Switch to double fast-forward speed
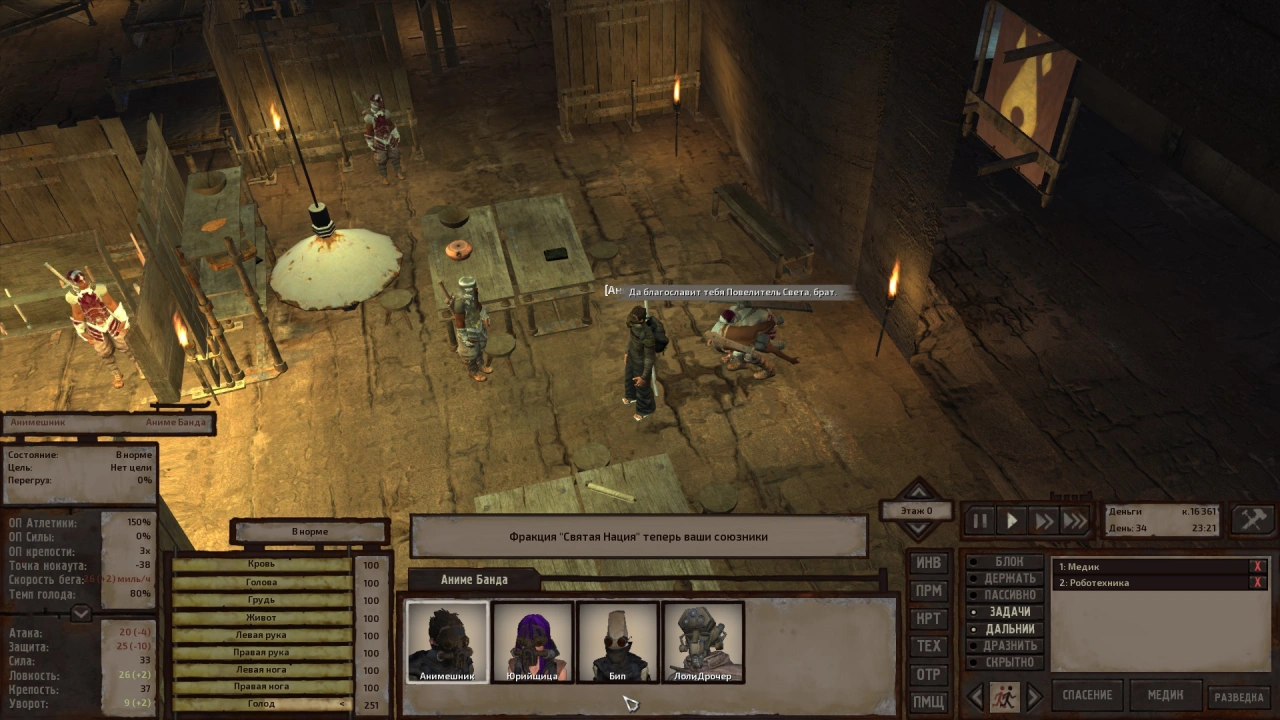Screen dimensions: 1280x720 [1044, 521]
